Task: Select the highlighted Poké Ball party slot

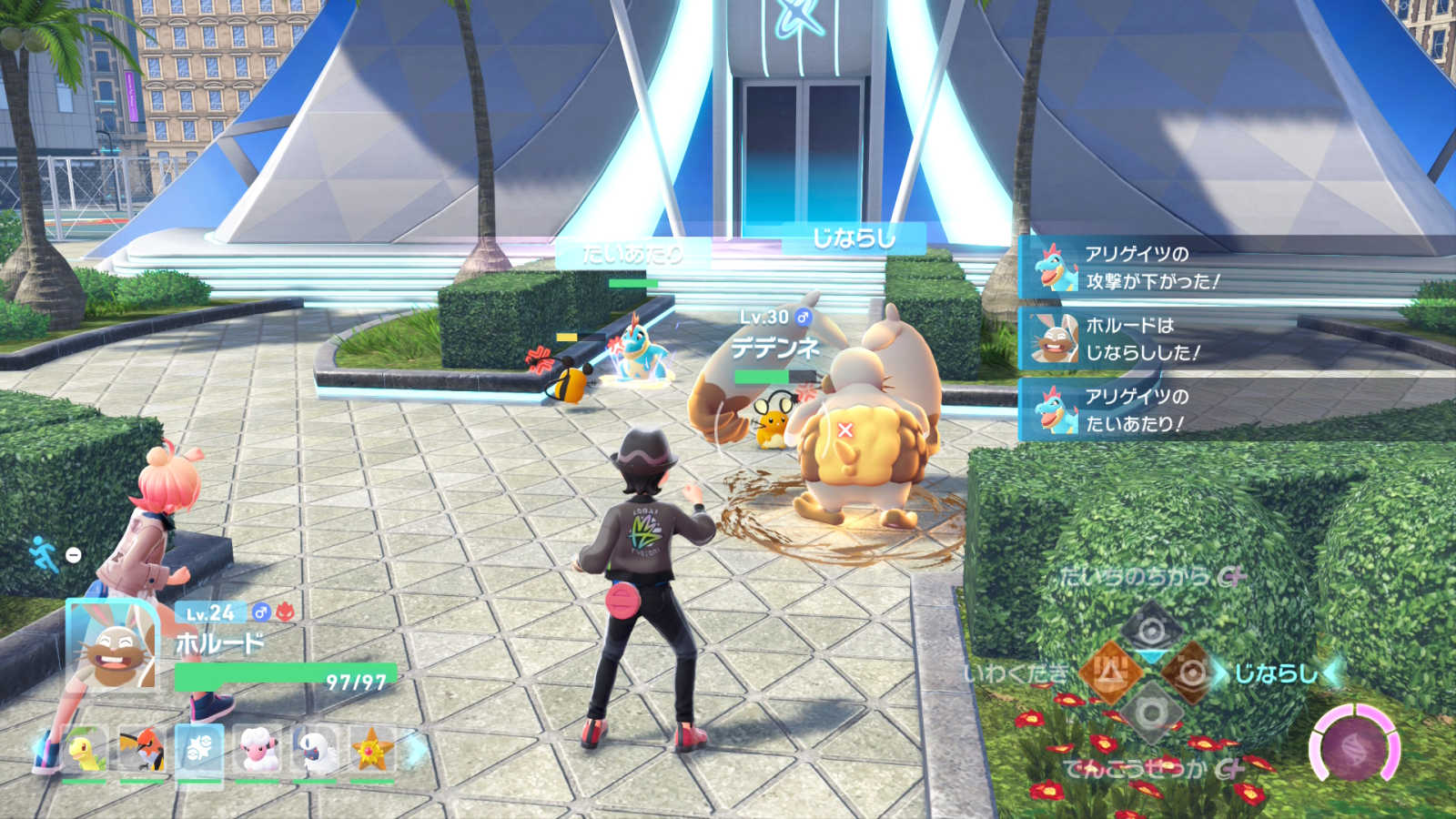Action: 199,752
